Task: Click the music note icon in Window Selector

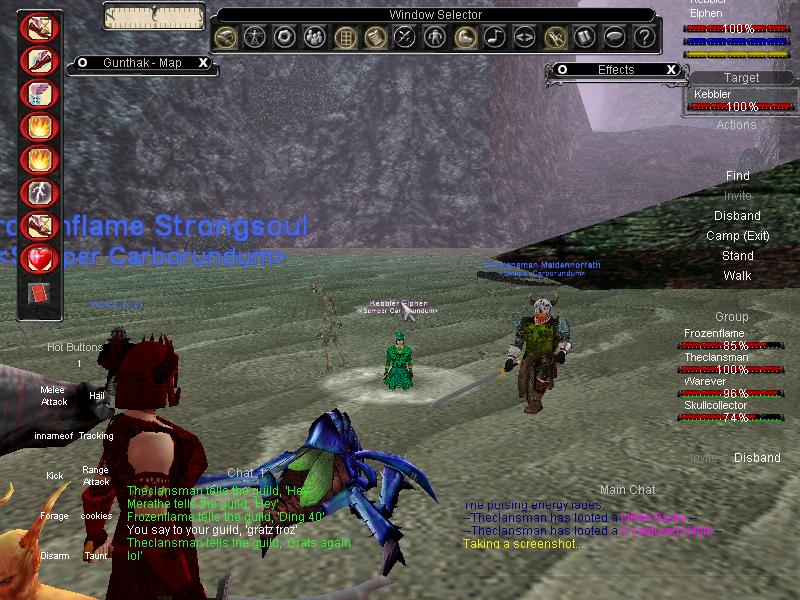Action: [x=494, y=38]
